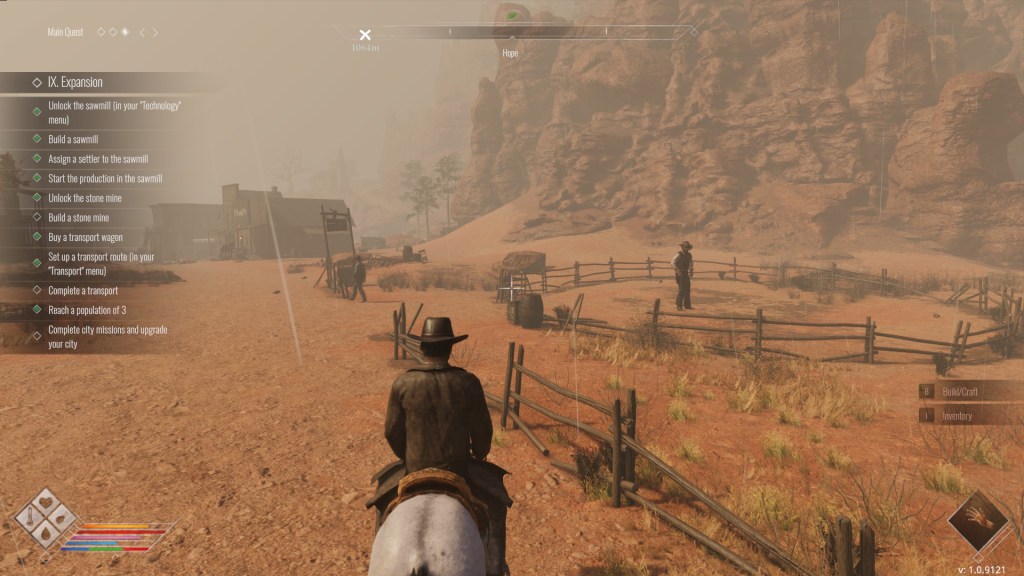The width and height of the screenshot is (1024, 576).
Task: Choose the 'Reach a population of 3' objective
Action: [x=87, y=310]
